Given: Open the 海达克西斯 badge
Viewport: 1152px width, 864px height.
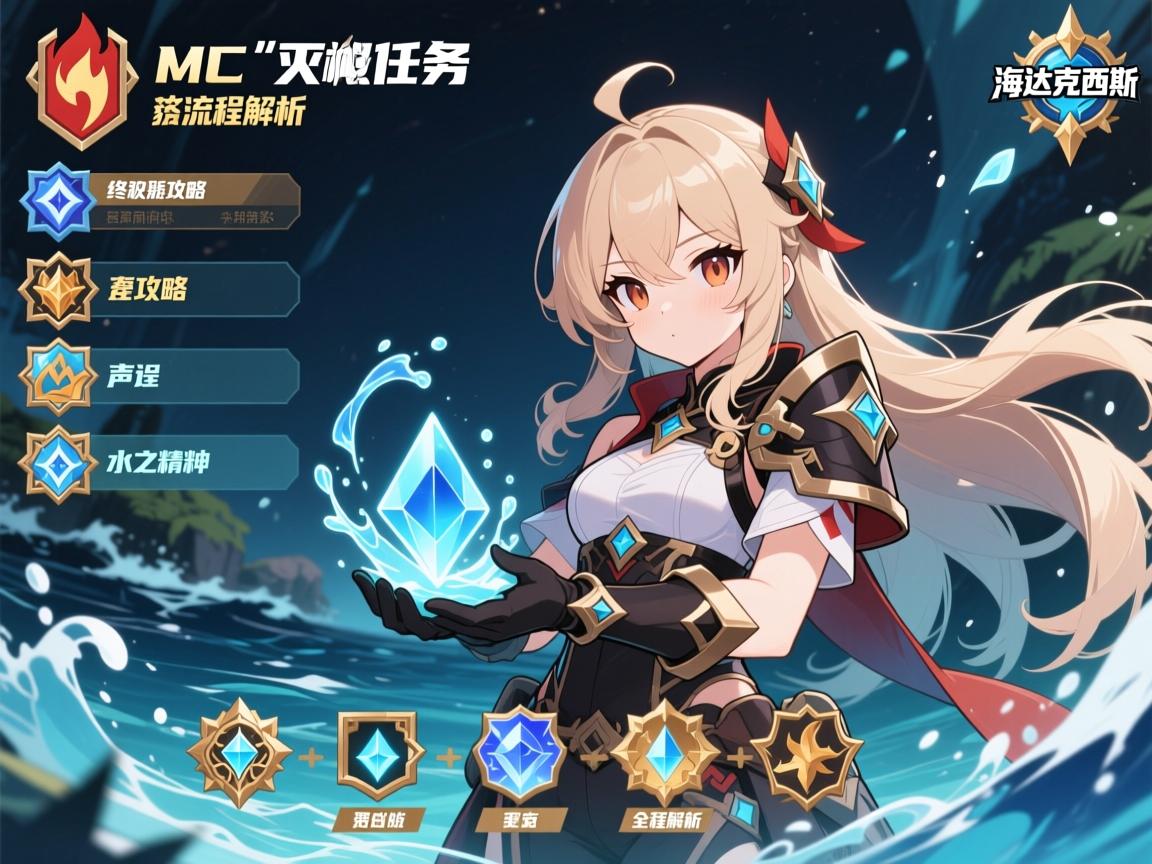Looking at the screenshot, I should [1067, 86].
